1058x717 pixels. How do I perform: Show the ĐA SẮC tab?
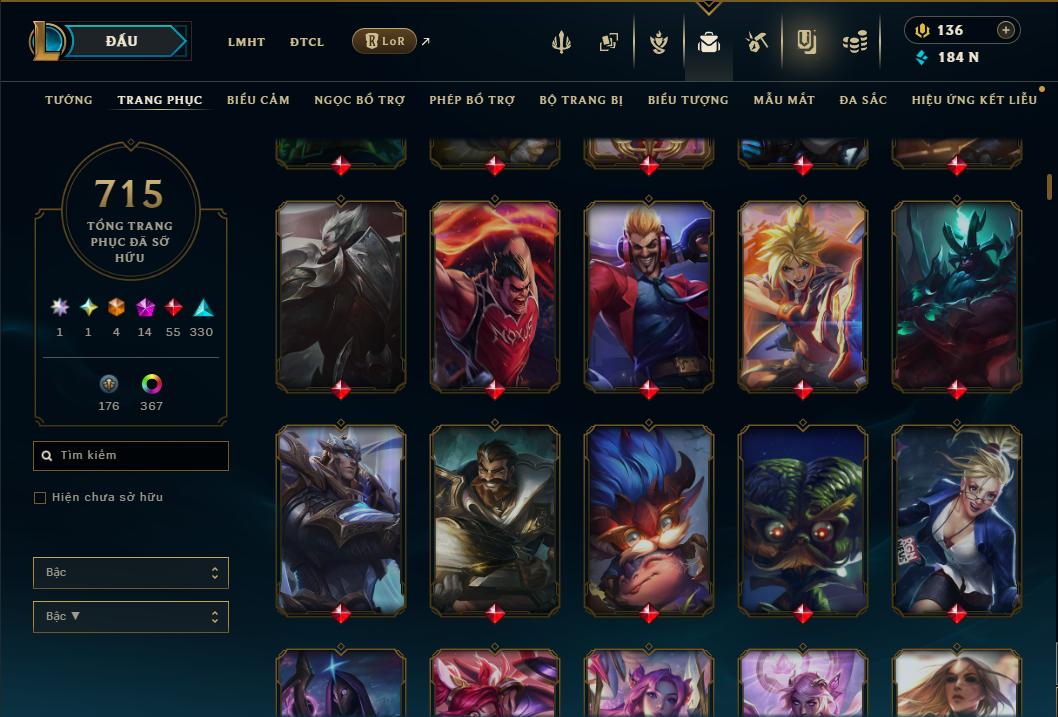pyautogui.click(x=863, y=100)
